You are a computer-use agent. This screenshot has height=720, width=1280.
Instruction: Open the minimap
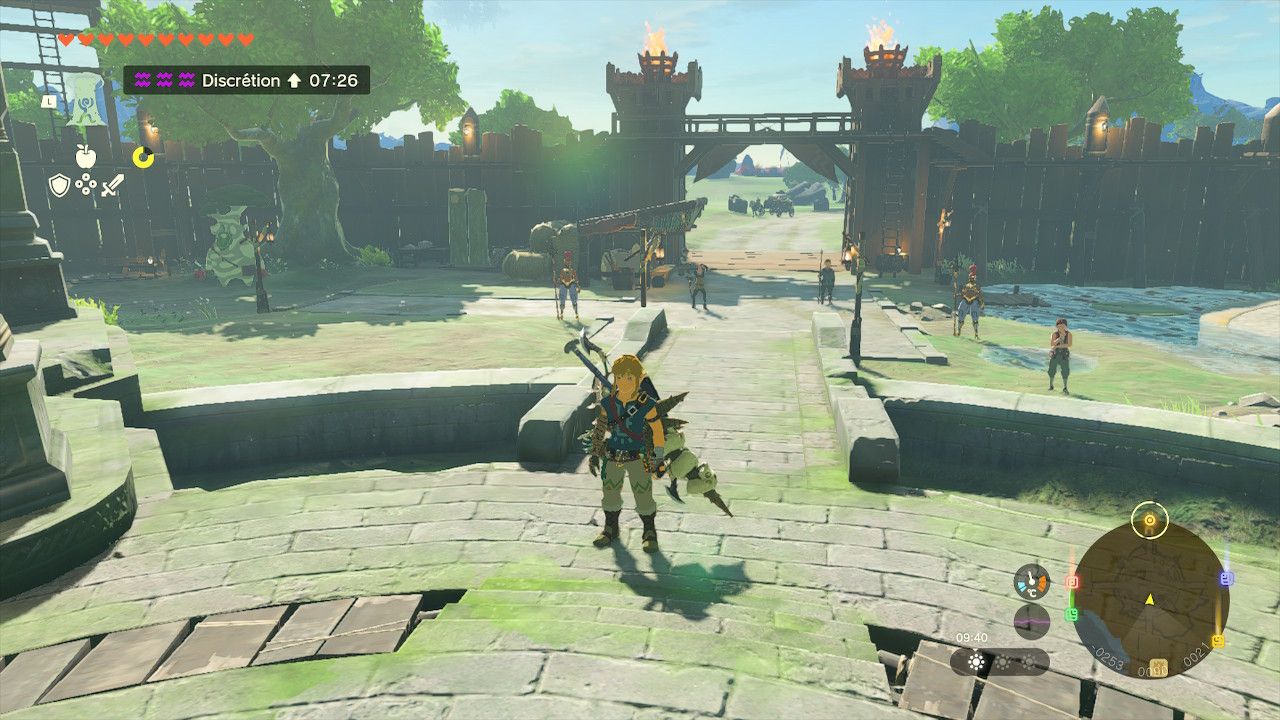1149,599
